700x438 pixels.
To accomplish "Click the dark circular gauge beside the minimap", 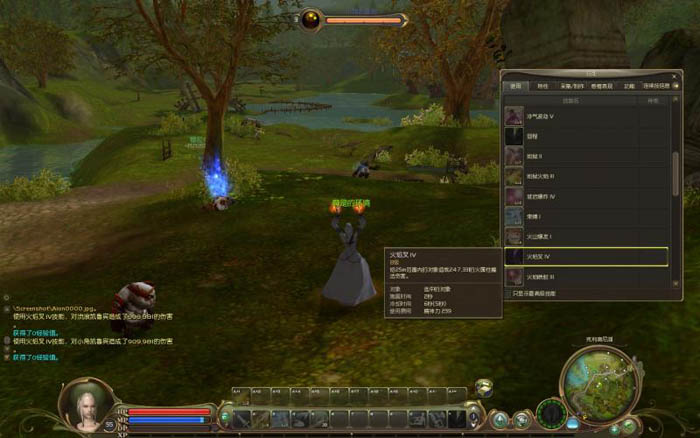I will pos(550,413).
